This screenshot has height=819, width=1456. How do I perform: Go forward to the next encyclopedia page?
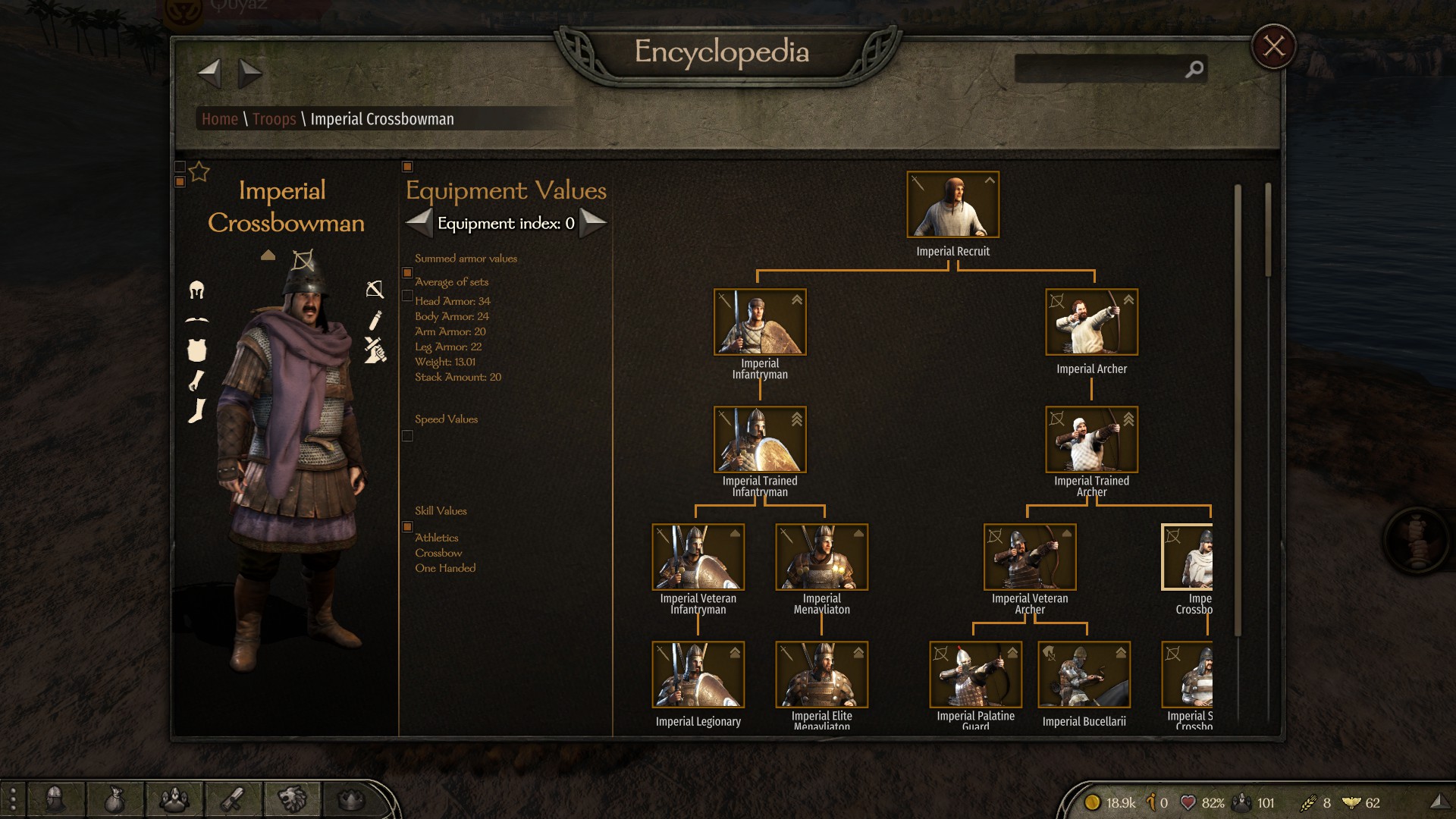pyautogui.click(x=249, y=74)
